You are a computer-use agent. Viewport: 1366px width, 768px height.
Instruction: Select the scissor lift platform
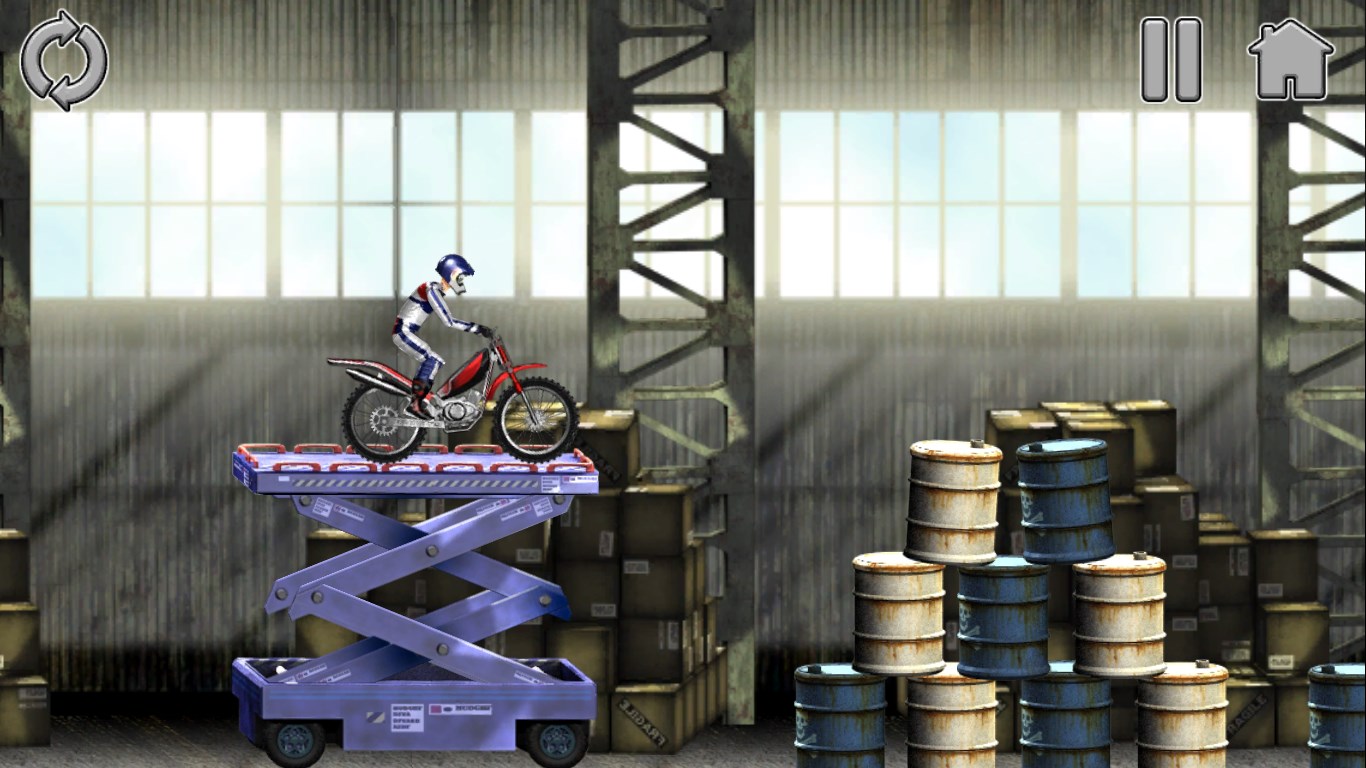point(420,480)
